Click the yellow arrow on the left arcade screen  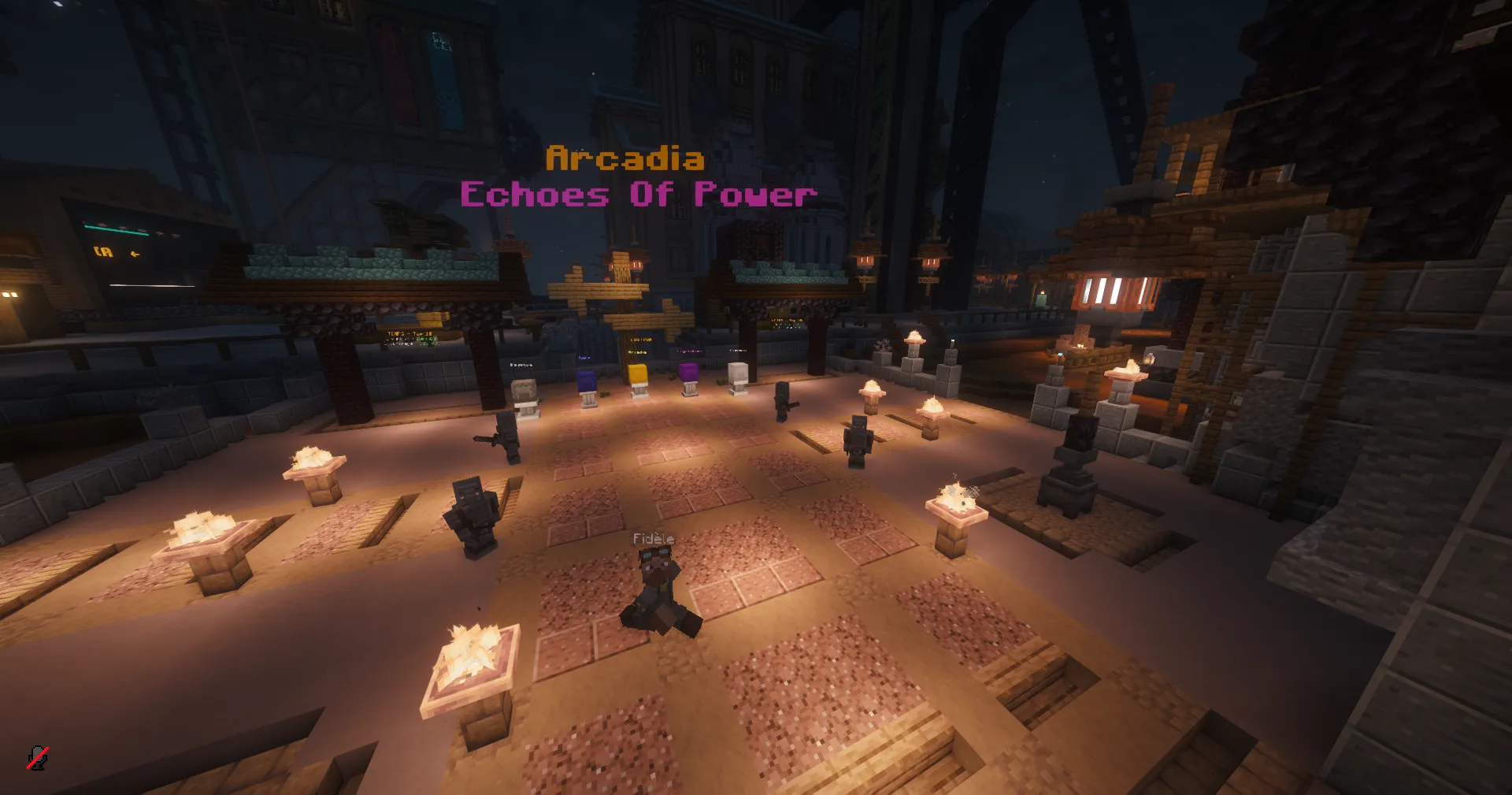pos(135,253)
